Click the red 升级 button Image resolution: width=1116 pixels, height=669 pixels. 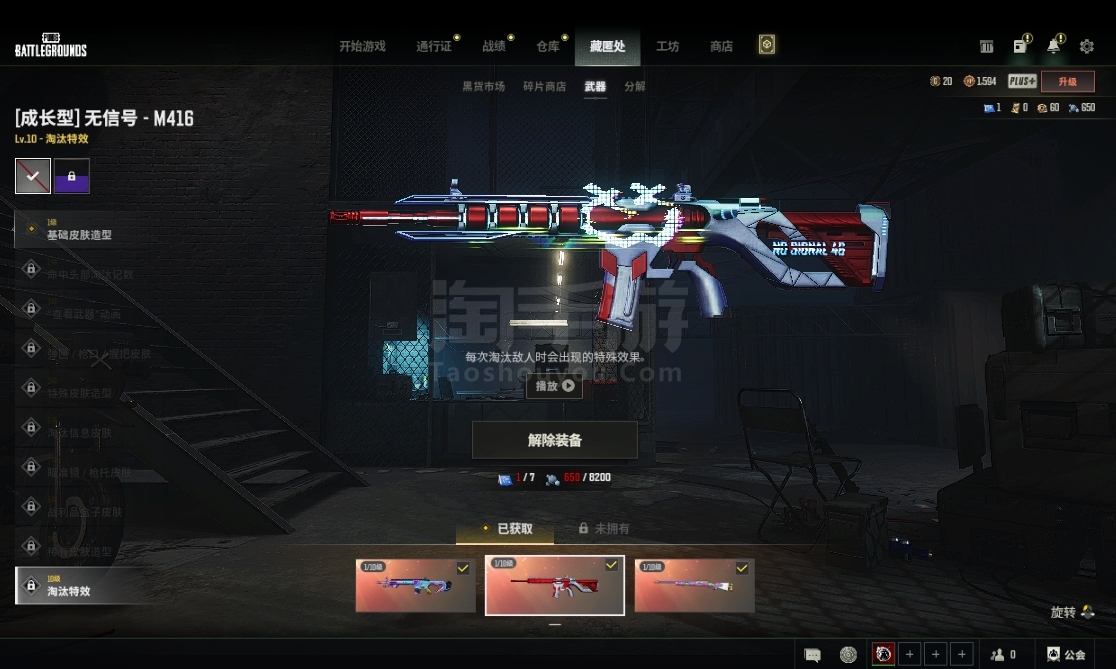pos(1067,82)
